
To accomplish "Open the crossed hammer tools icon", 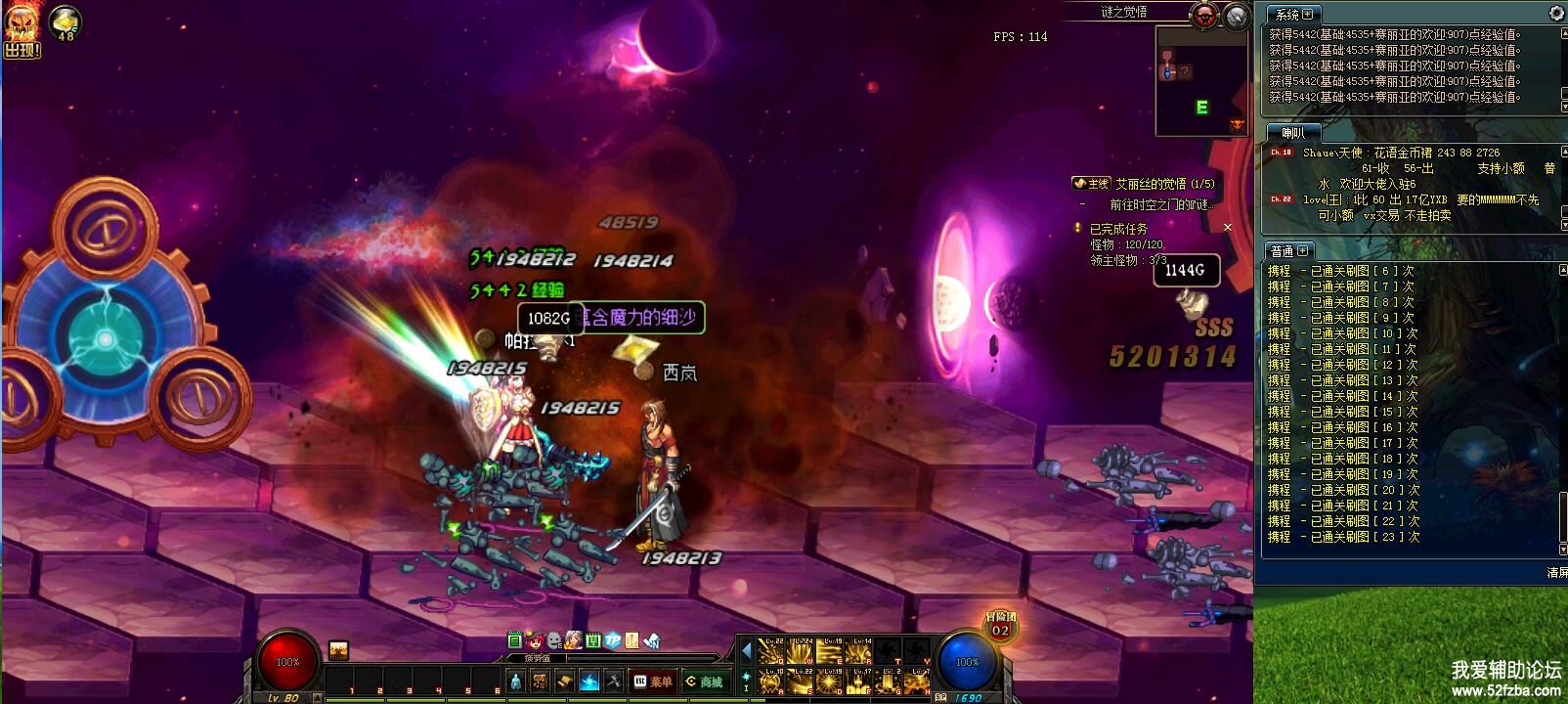I will pyautogui.click(x=614, y=682).
